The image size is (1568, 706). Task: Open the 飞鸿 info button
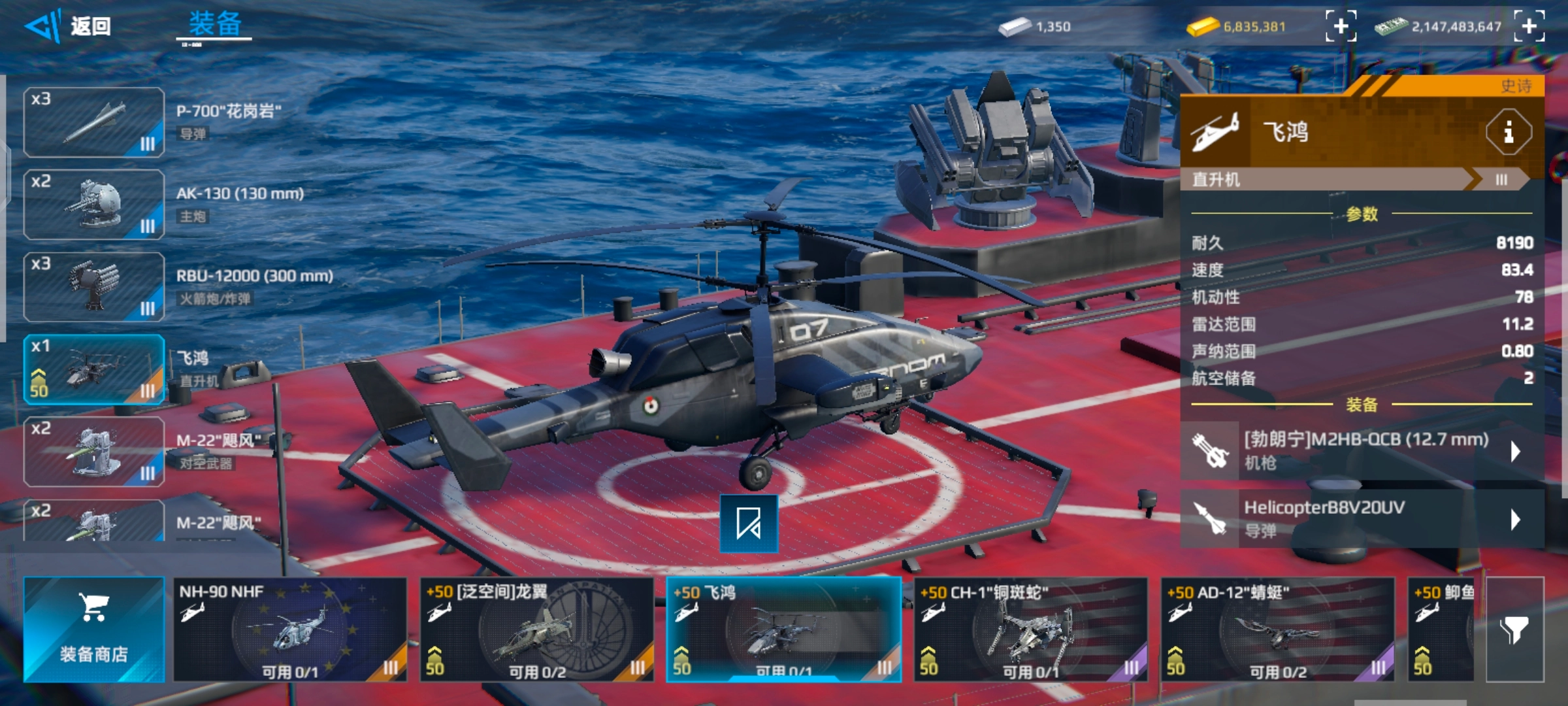click(x=1508, y=133)
